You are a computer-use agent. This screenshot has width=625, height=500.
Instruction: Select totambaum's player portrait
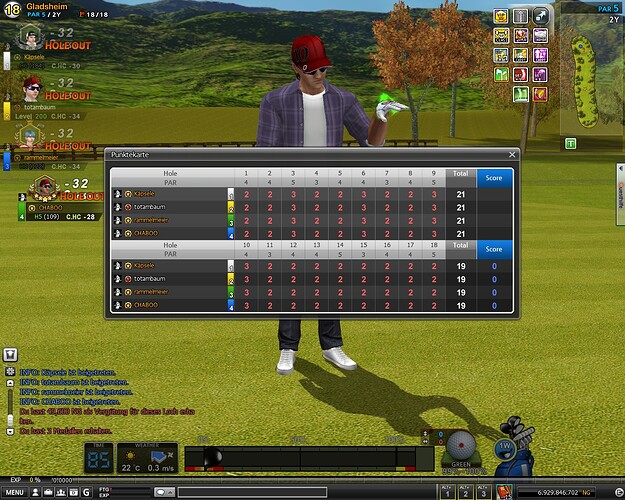pos(29,86)
